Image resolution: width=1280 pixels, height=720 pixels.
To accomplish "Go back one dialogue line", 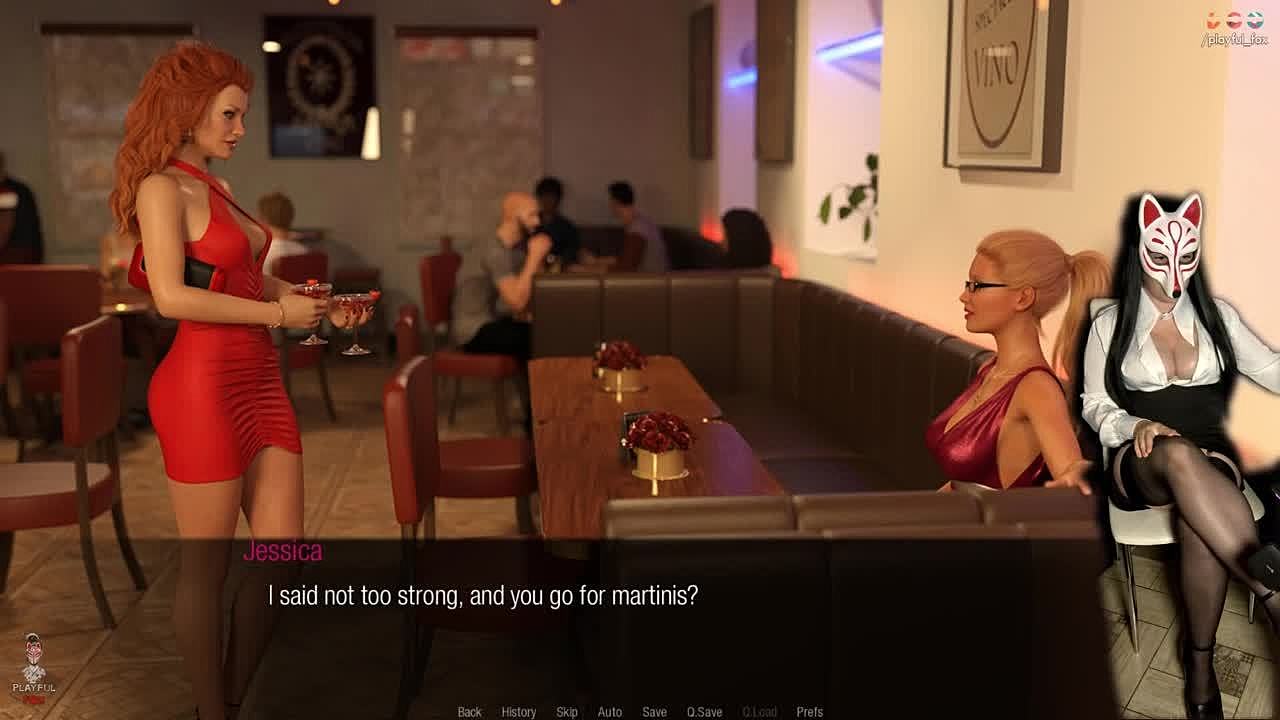I will [x=469, y=712].
